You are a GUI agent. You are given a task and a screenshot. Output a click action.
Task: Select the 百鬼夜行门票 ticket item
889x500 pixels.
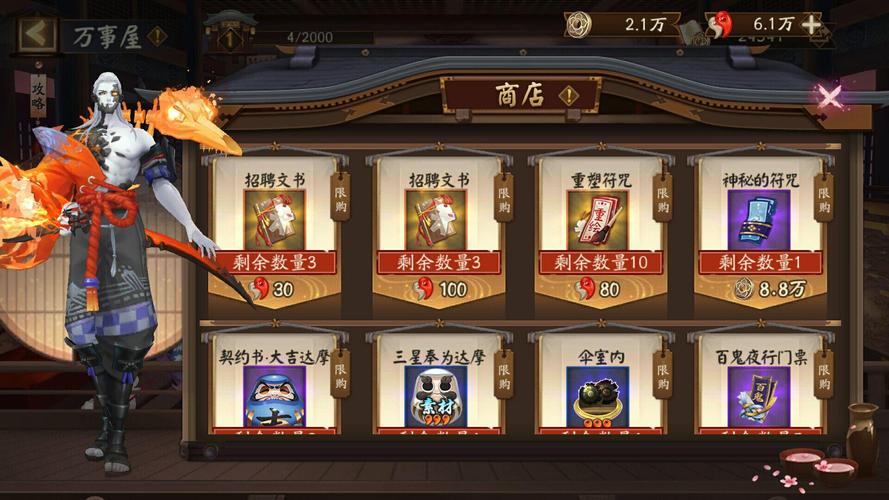click(758, 390)
